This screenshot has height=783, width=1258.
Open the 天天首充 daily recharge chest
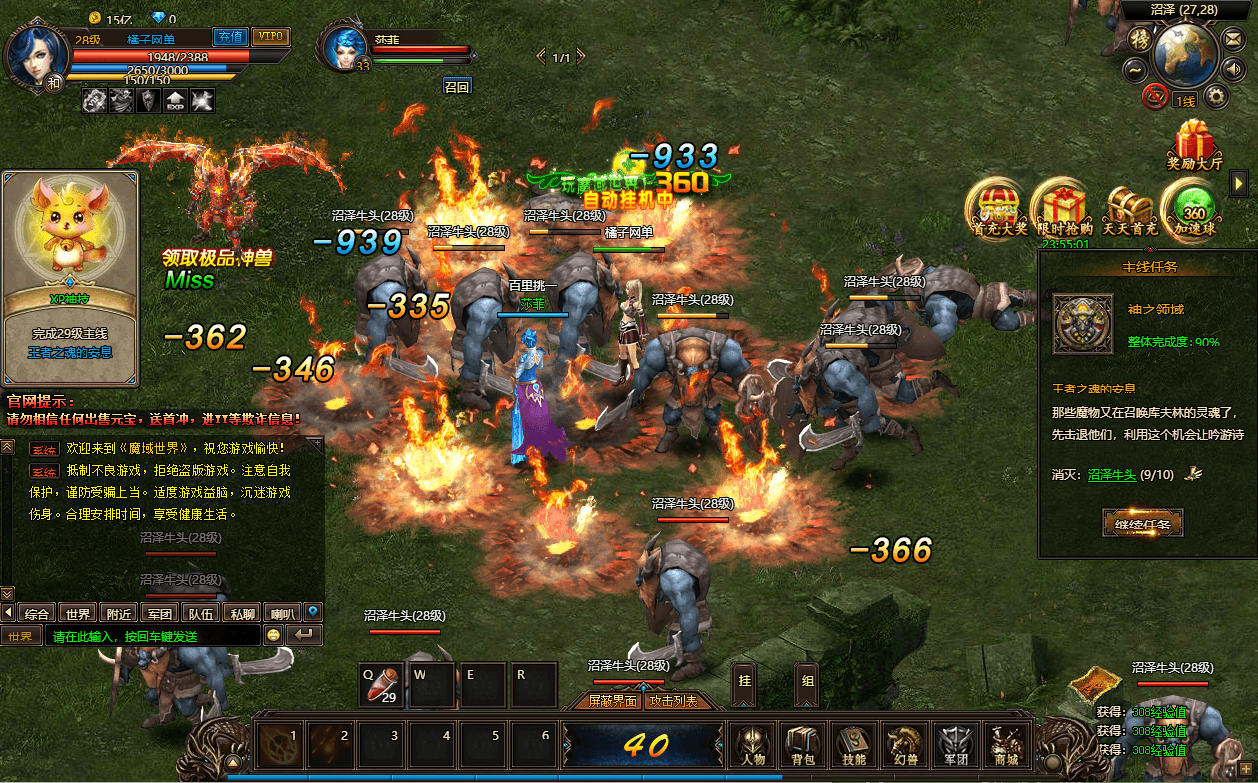tap(1130, 208)
